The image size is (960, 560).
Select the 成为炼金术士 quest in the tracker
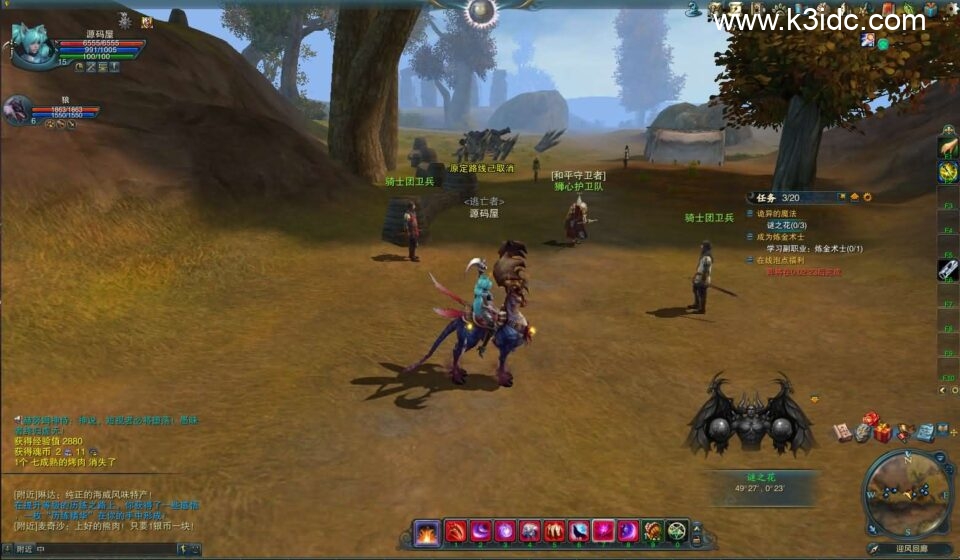tap(780, 237)
